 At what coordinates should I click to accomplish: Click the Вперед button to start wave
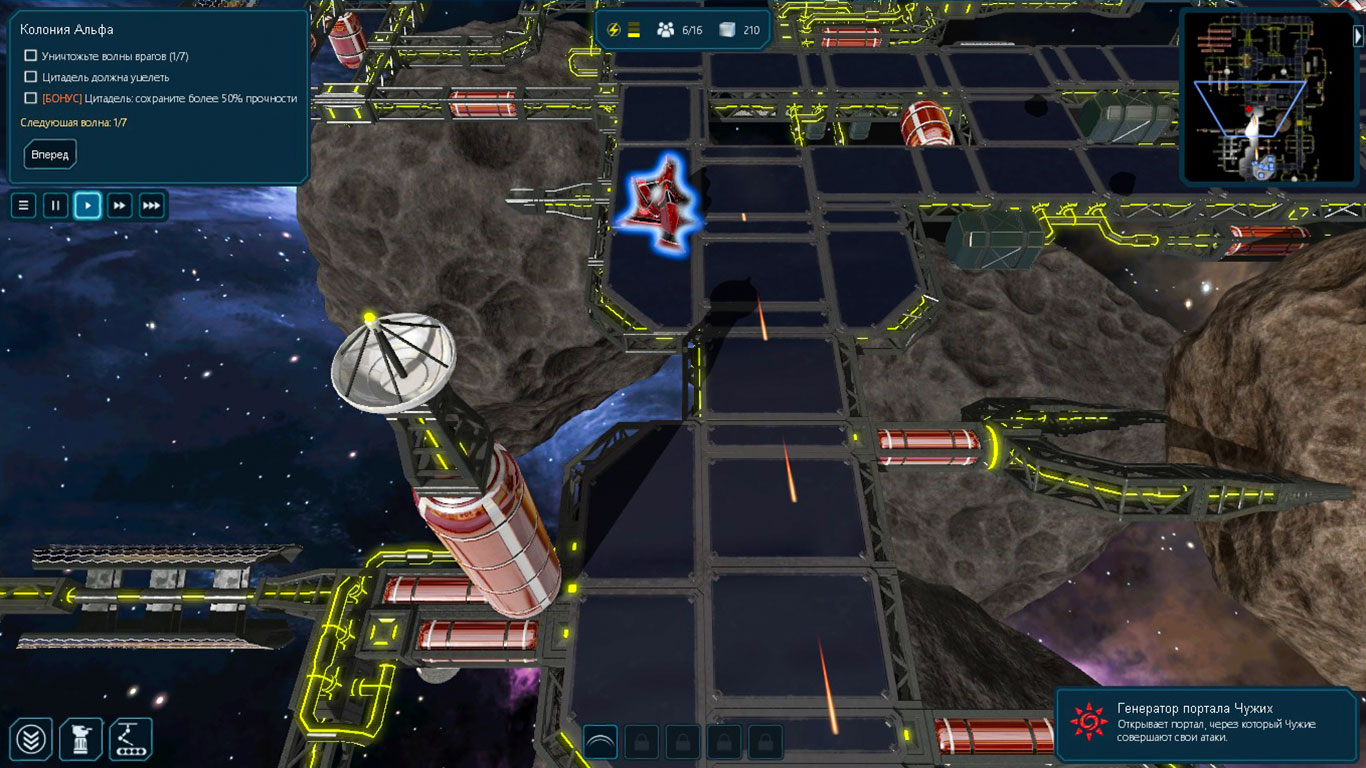[x=50, y=155]
